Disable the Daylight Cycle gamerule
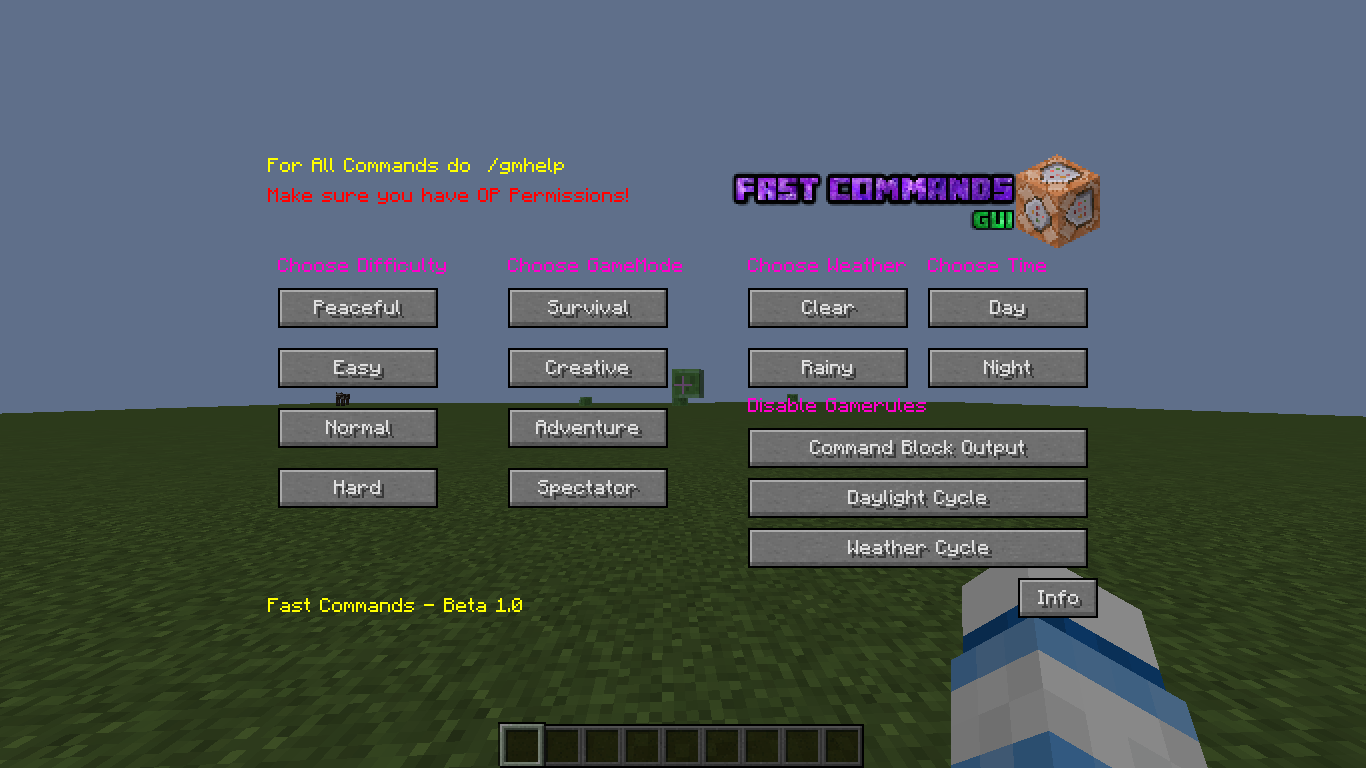 click(x=917, y=498)
